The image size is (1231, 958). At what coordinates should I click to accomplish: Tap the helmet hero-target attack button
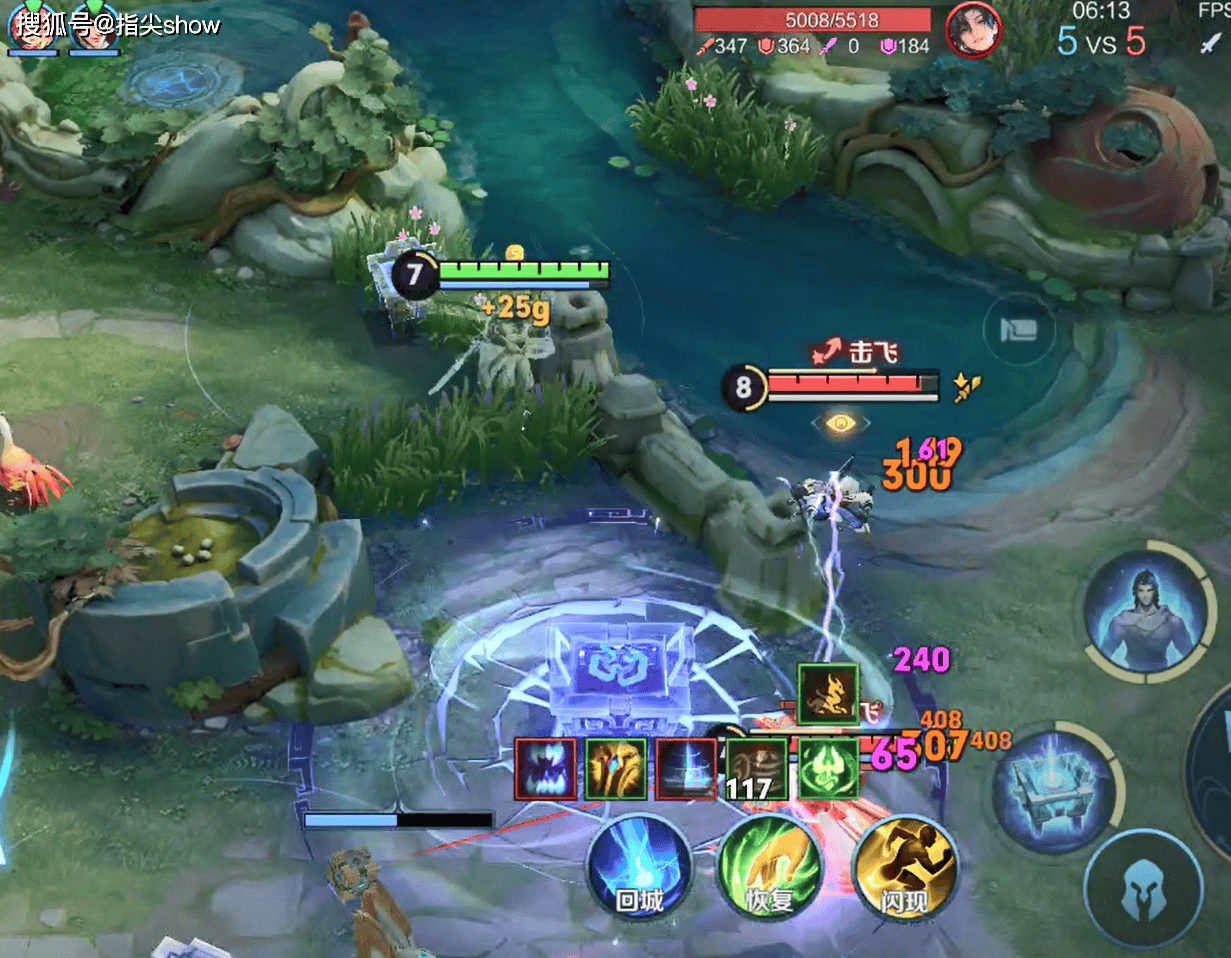coord(1144,890)
